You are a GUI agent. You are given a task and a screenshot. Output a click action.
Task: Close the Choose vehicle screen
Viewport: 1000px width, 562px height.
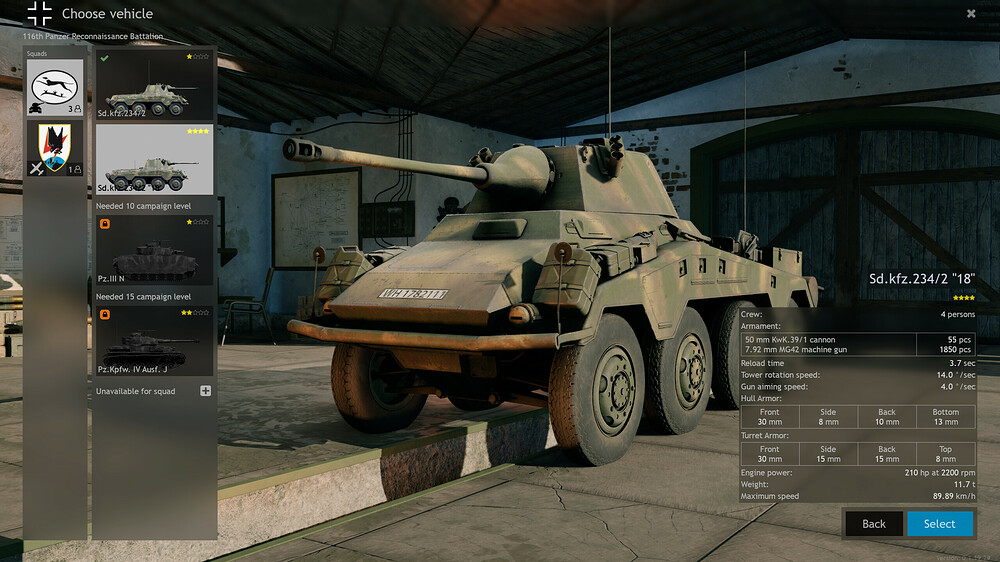[971, 14]
